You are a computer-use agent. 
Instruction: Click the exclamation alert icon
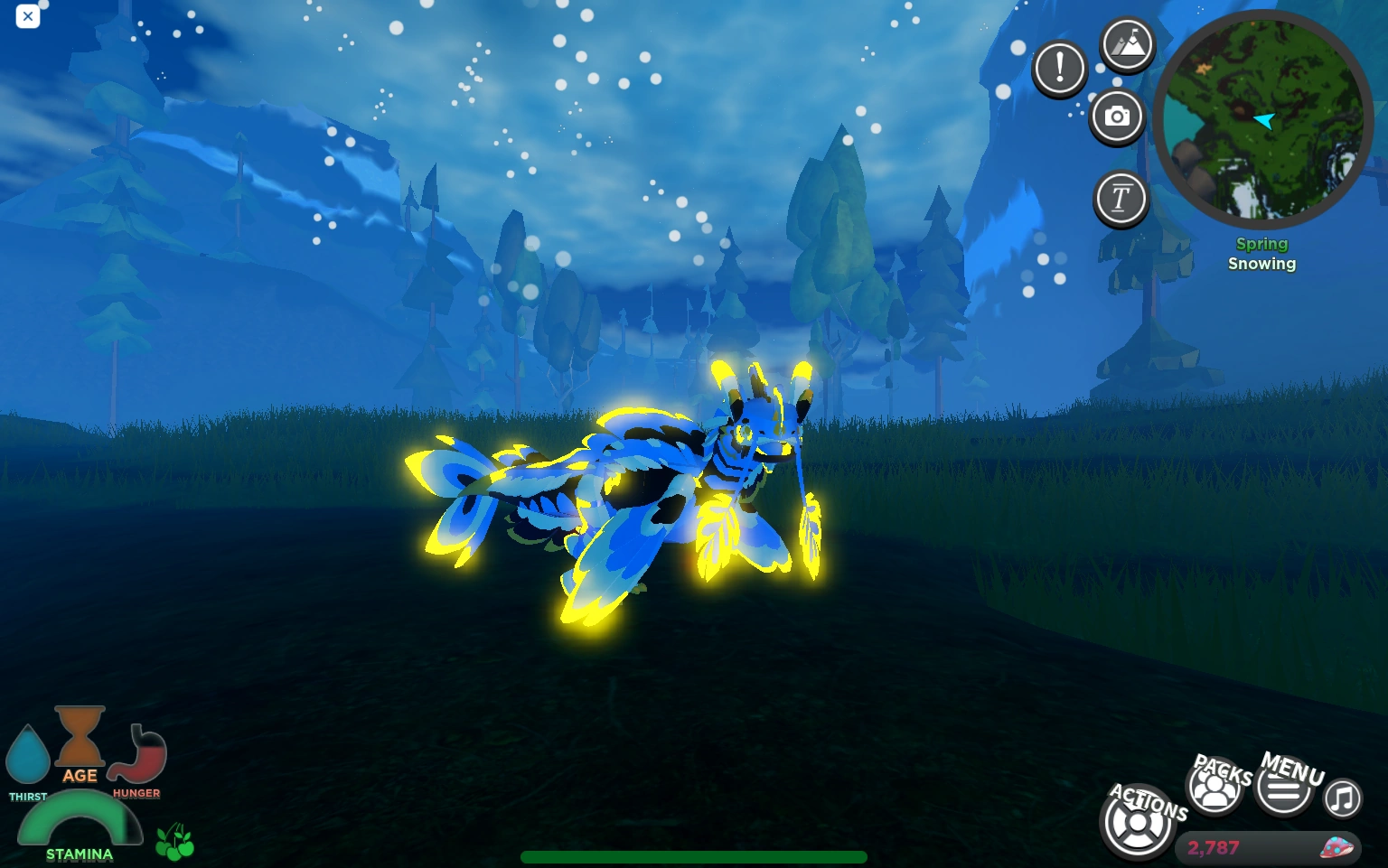(1059, 68)
